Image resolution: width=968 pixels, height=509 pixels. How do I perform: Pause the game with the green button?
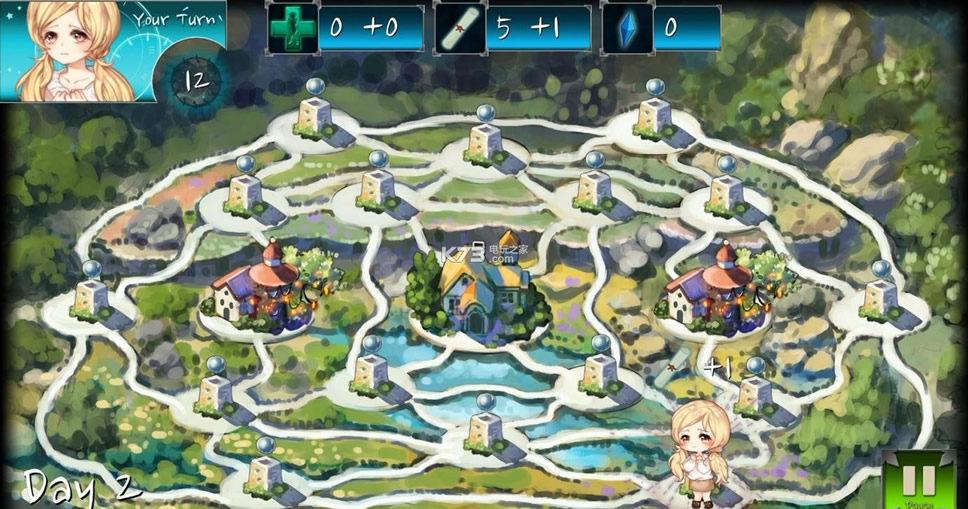coord(919,481)
